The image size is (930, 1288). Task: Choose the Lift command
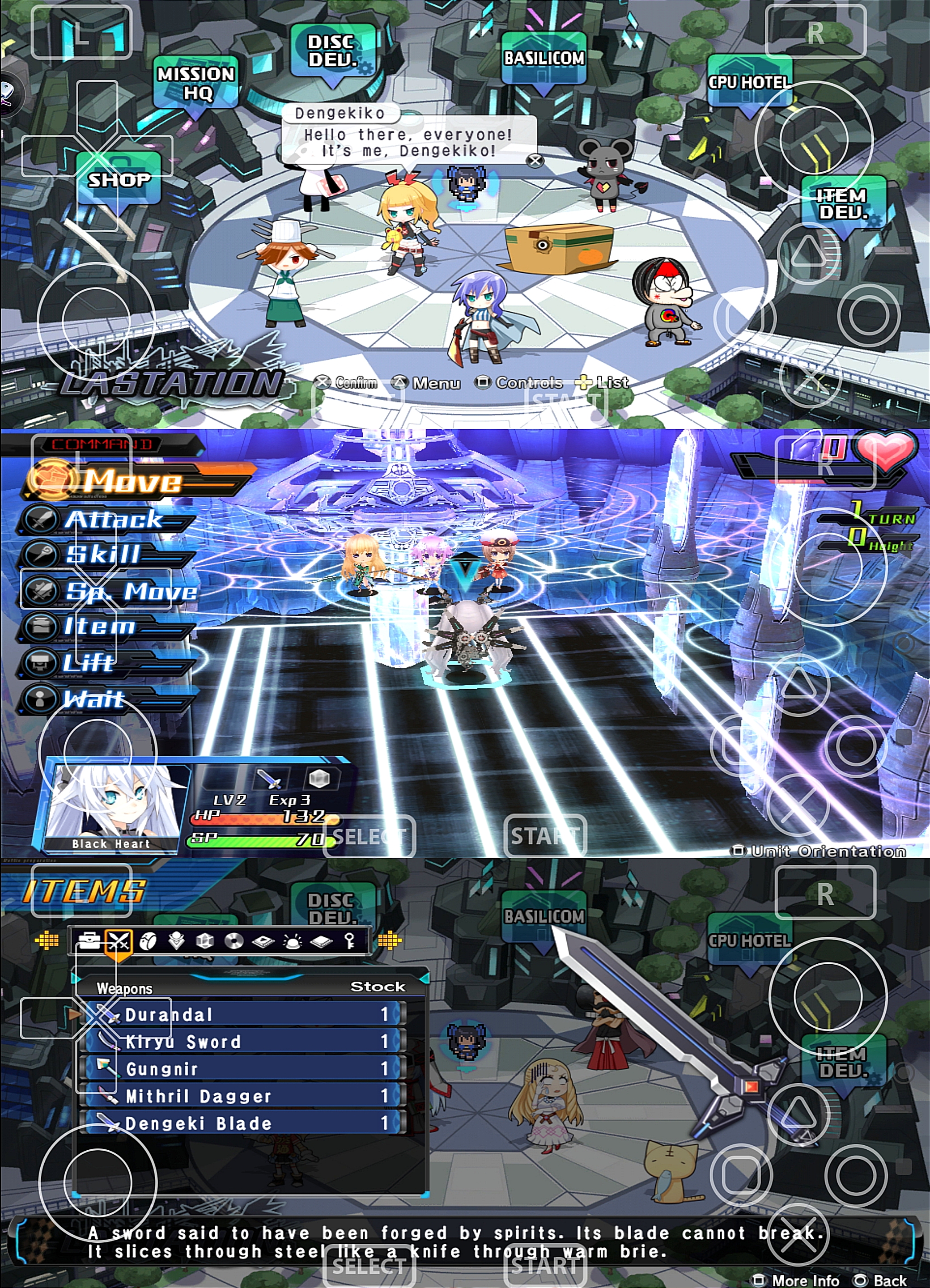click(88, 663)
